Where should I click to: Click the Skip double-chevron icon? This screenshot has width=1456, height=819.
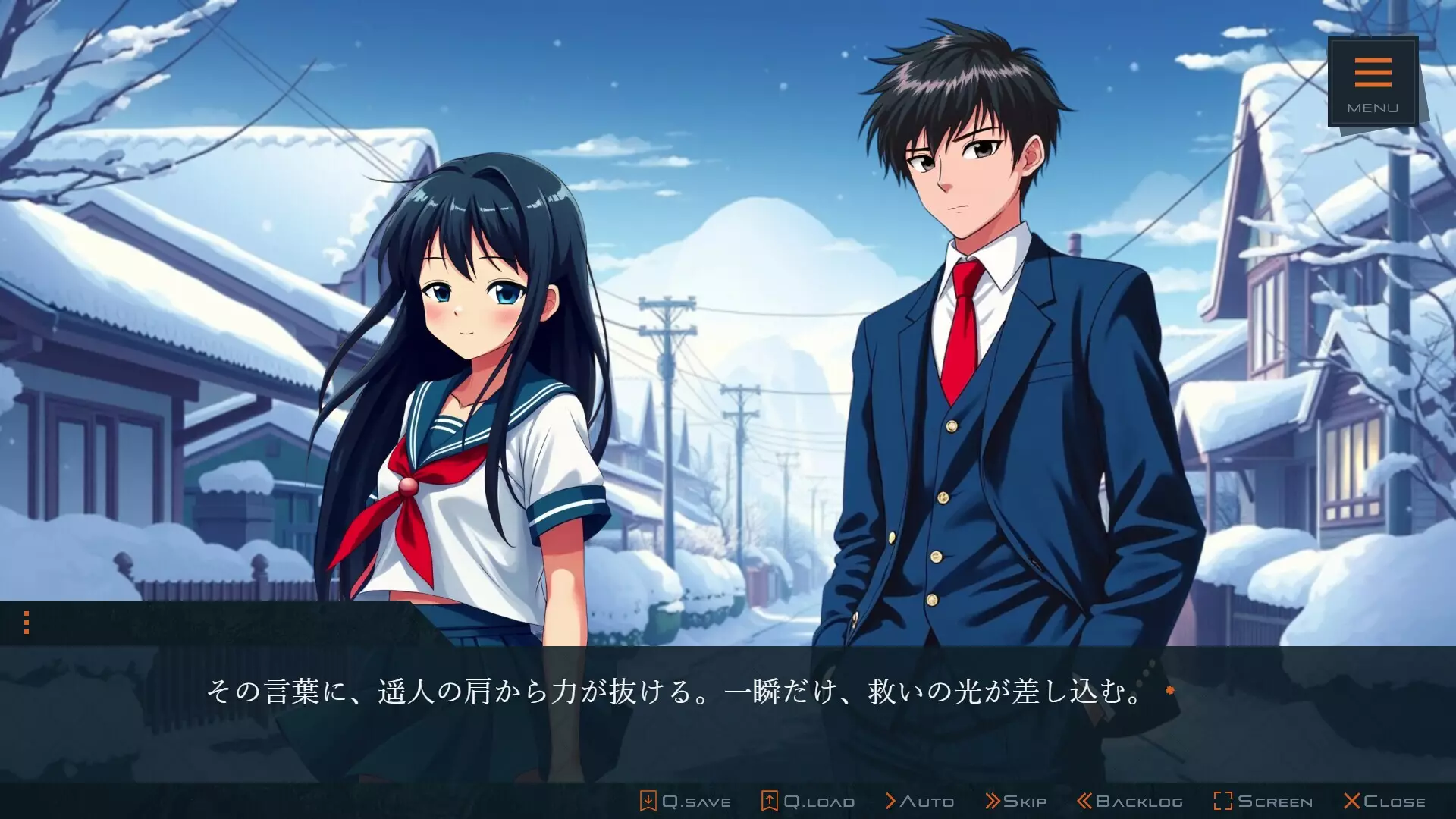point(993,800)
